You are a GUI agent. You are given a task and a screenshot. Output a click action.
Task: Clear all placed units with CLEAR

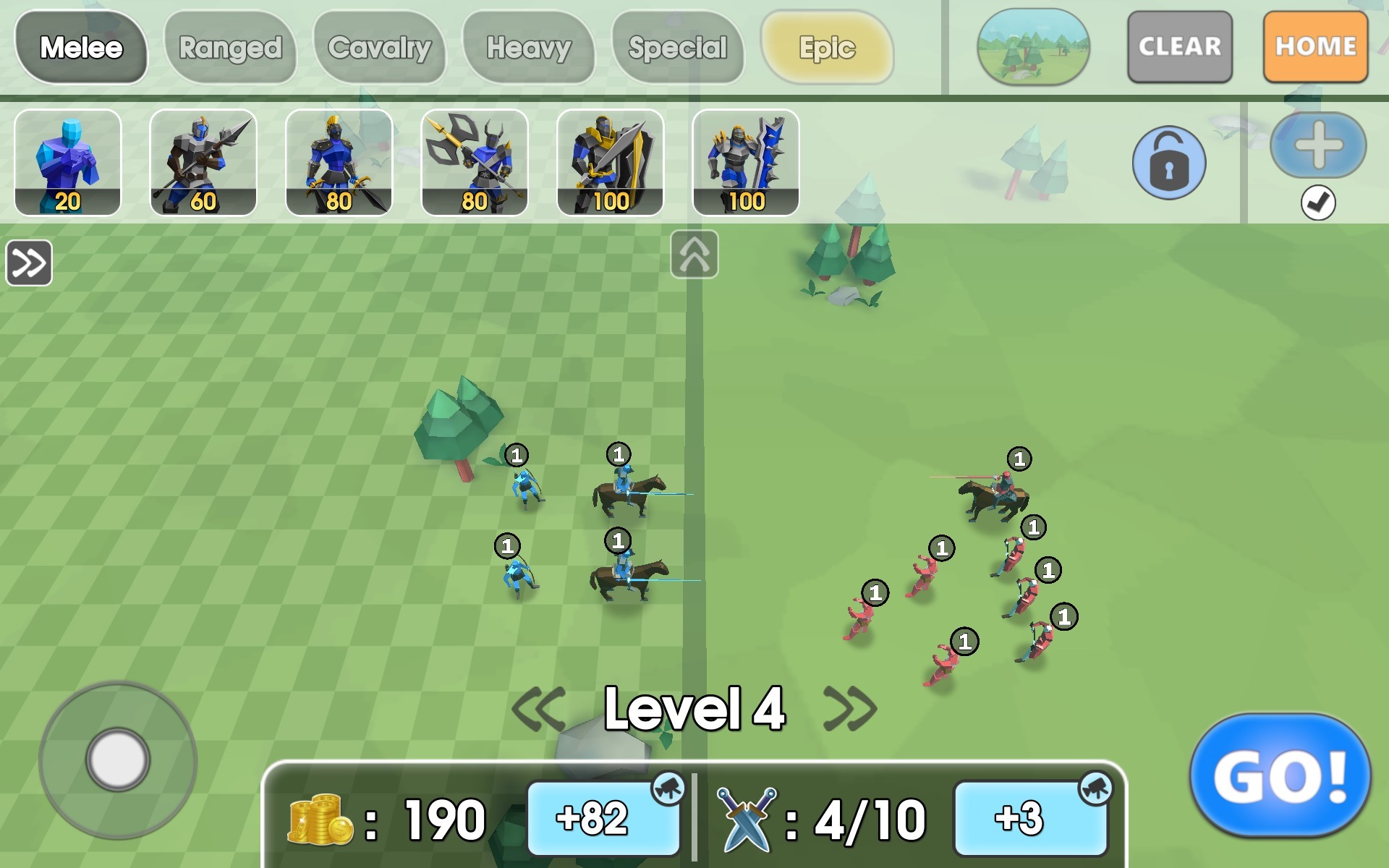[1179, 46]
